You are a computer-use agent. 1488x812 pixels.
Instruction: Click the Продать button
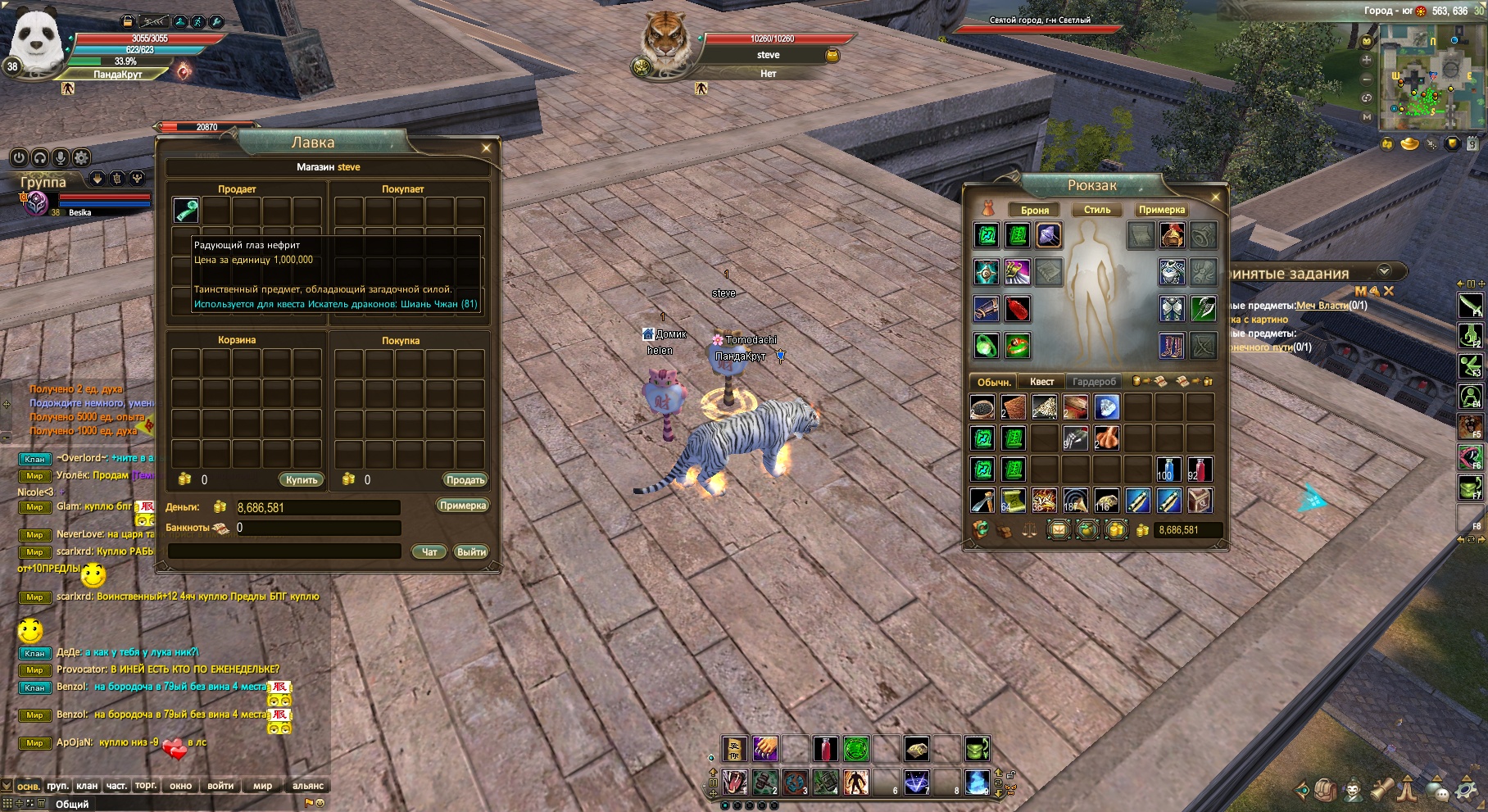(x=465, y=480)
